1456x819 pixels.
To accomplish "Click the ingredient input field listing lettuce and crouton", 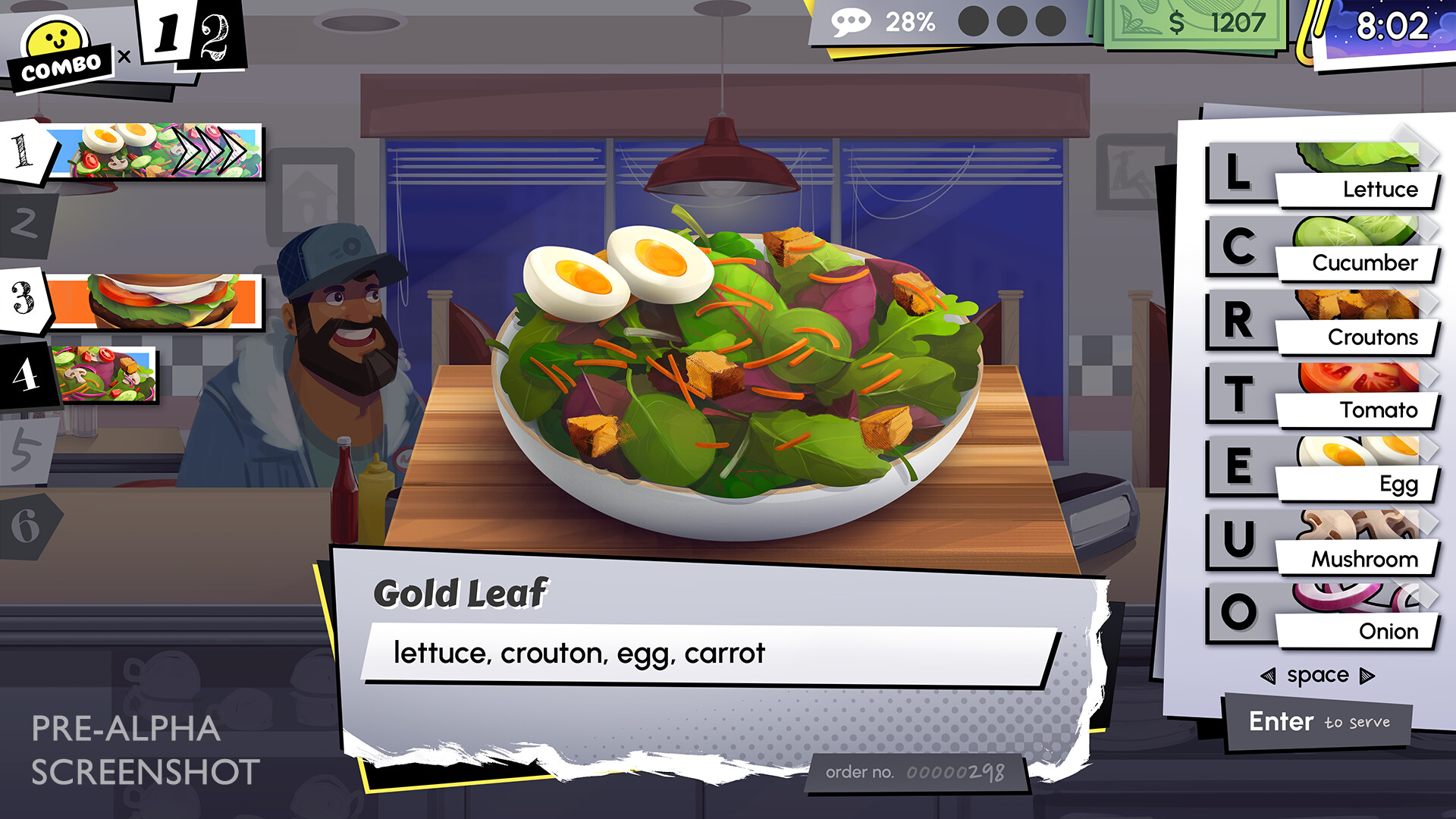I will pyautogui.click(x=705, y=651).
